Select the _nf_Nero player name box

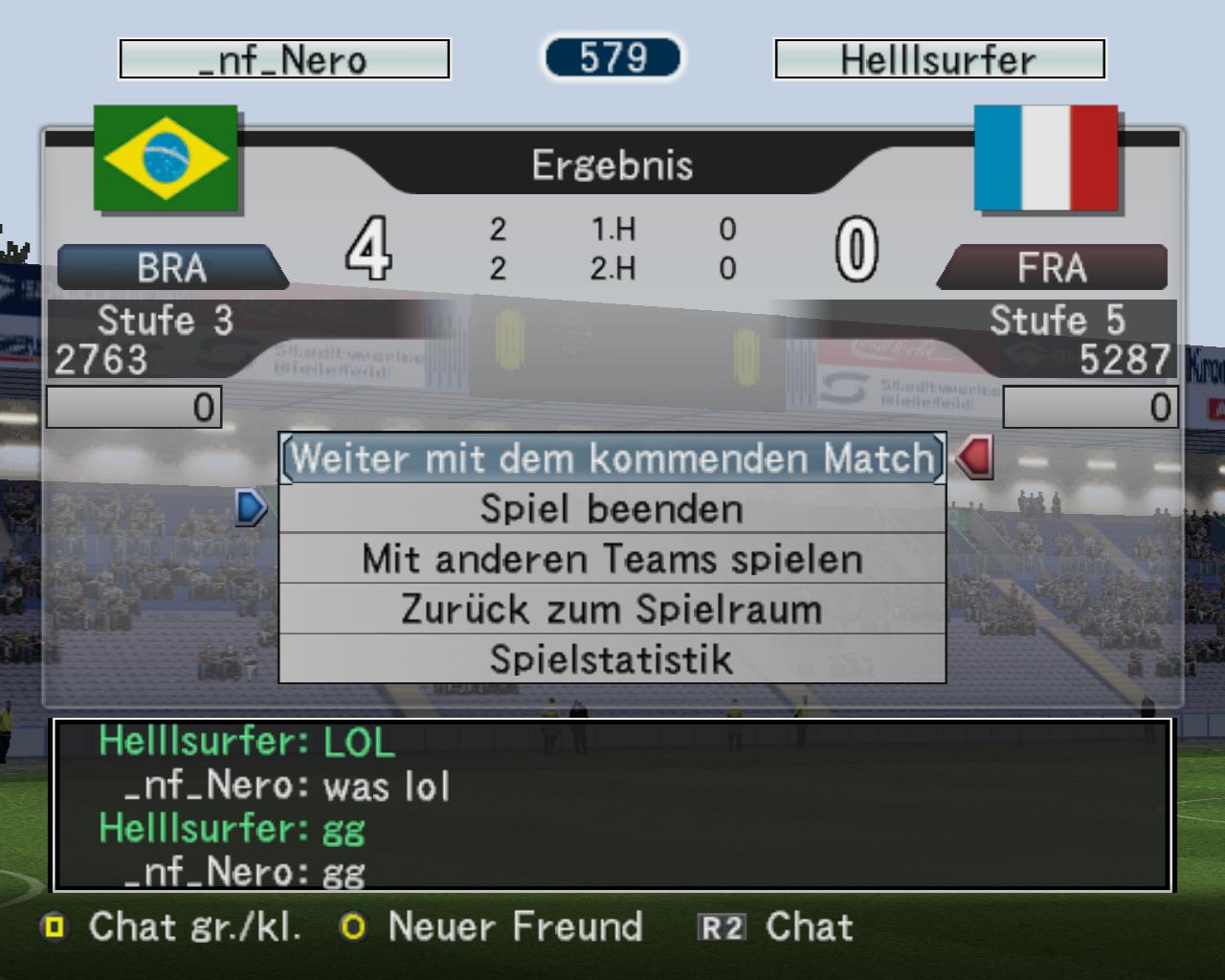(x=284, y=59)
